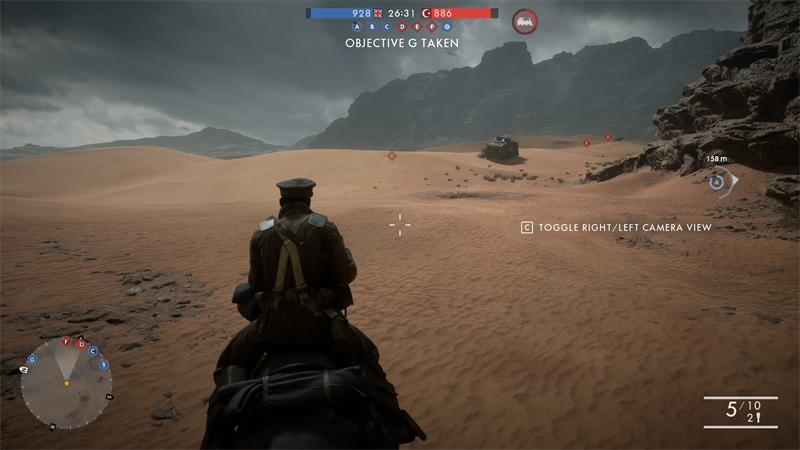Image resolution: width=800 pixels, height=450 pixels.
Task: Choose objective C flag in top bar
Action: 387,27
